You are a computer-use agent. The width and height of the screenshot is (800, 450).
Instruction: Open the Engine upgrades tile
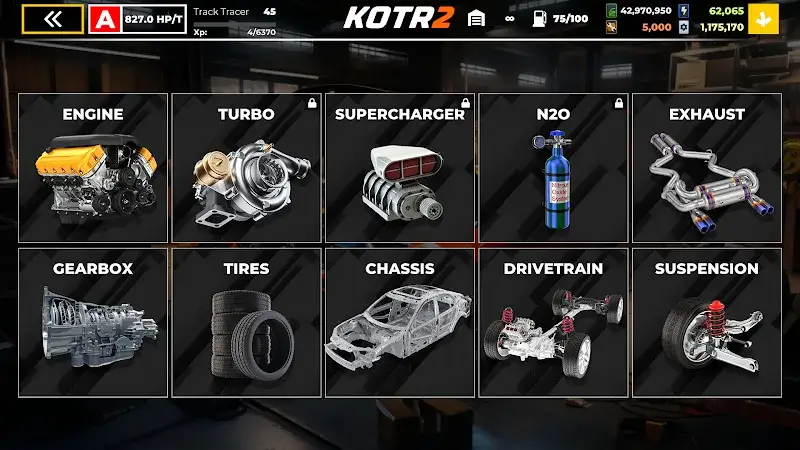click(x=93, y=167)
